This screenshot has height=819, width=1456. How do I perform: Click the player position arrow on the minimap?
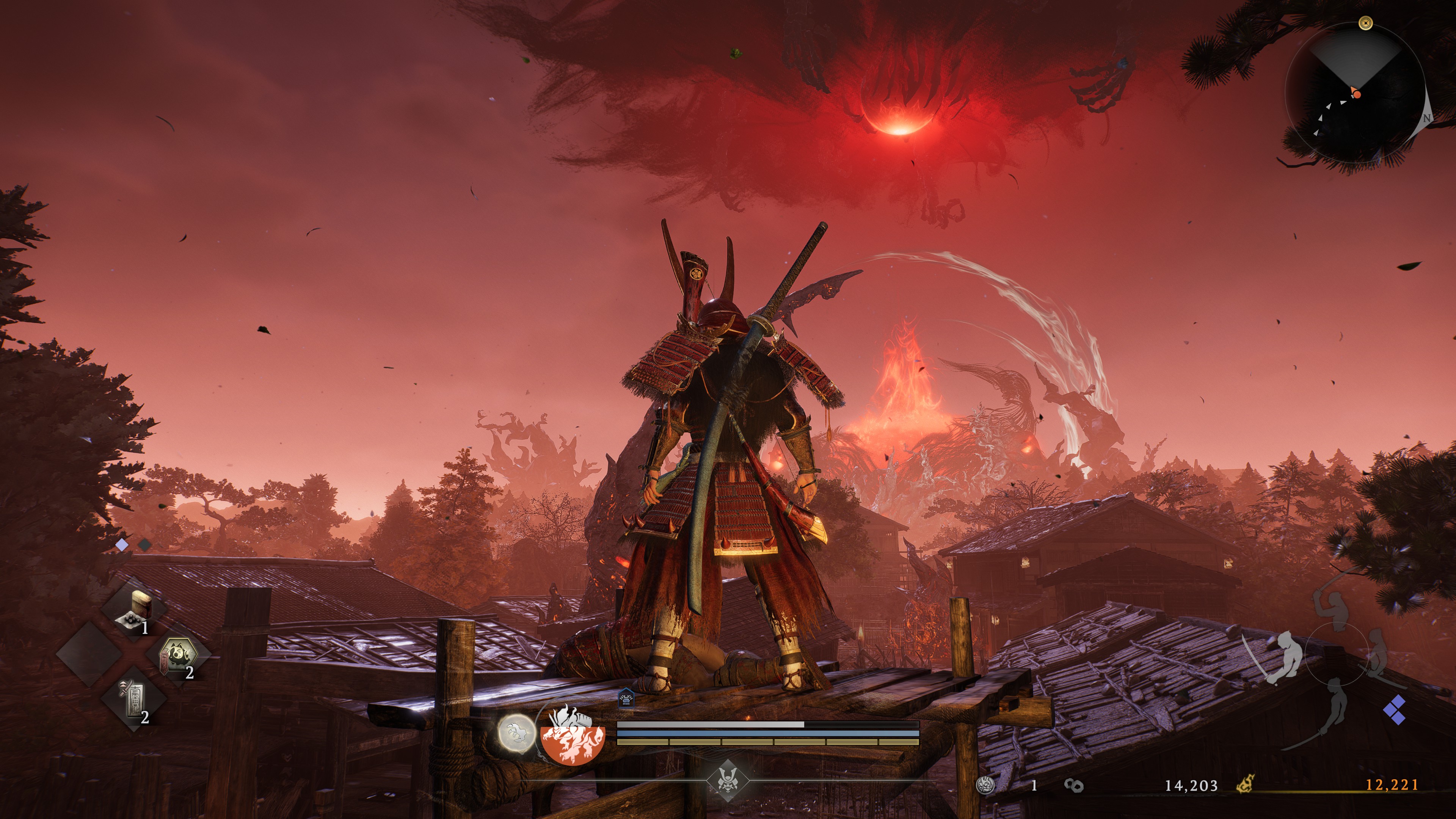pos(1357,93)
